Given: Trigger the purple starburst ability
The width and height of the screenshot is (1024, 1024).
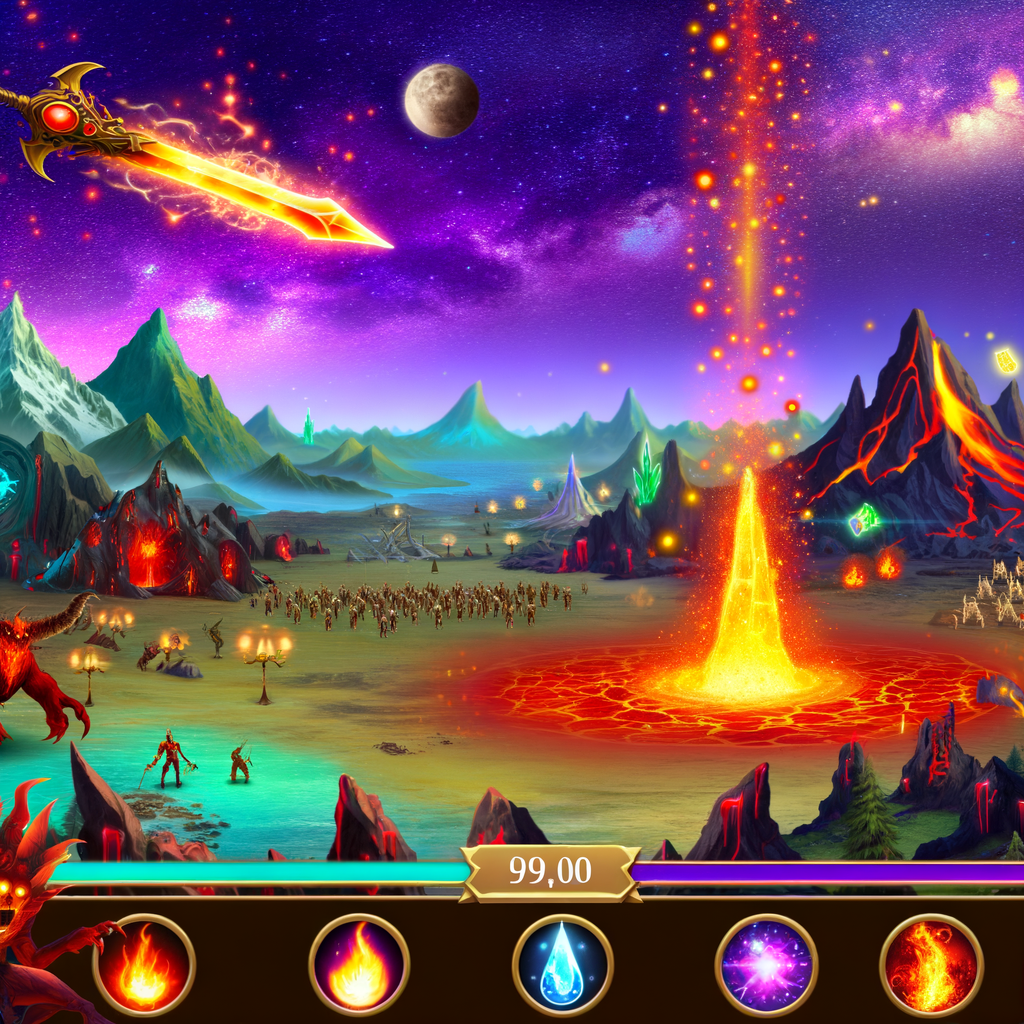Looking at the screenshot, I should coord(766,965).
